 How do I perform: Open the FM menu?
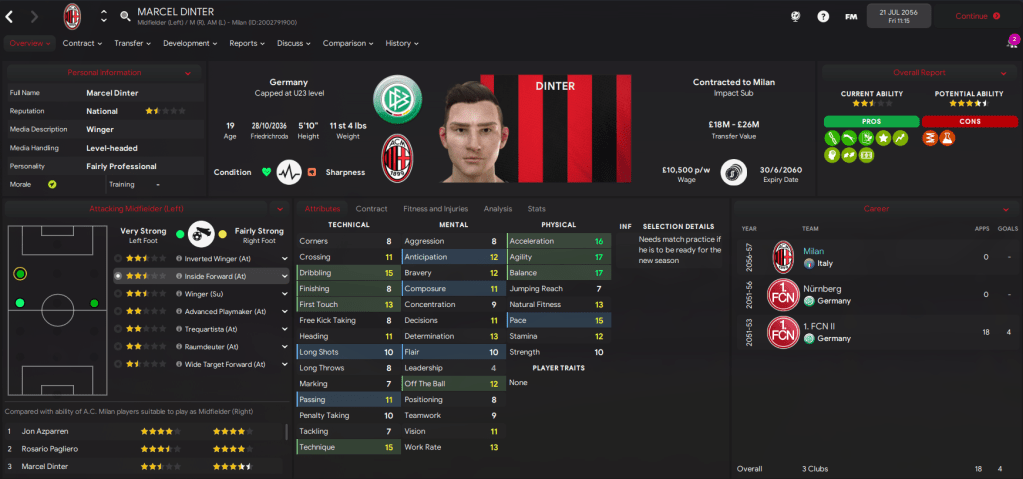851,16
